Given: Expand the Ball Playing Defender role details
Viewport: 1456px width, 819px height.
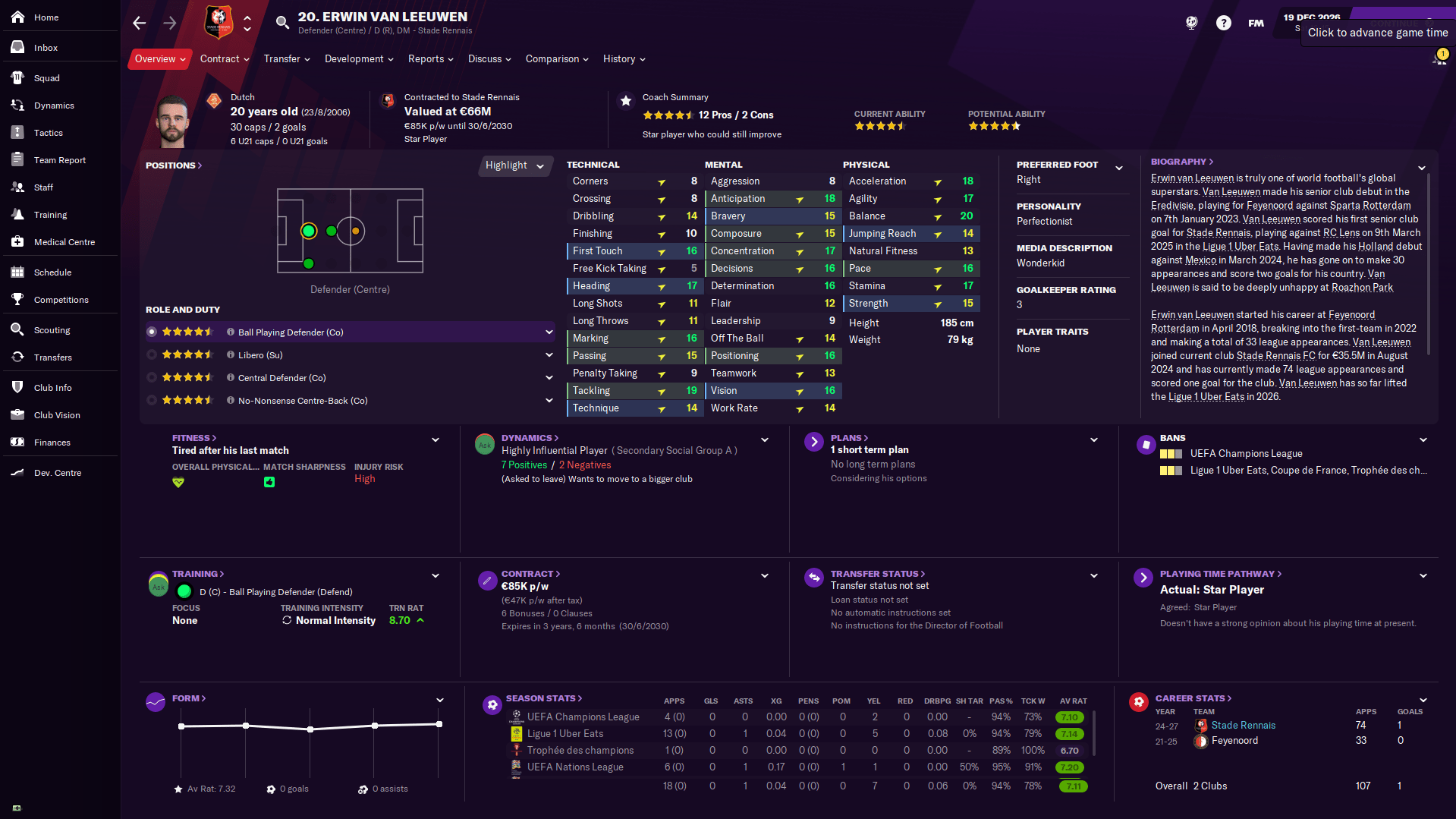Looking at the screenshot, I should (549, 332).
